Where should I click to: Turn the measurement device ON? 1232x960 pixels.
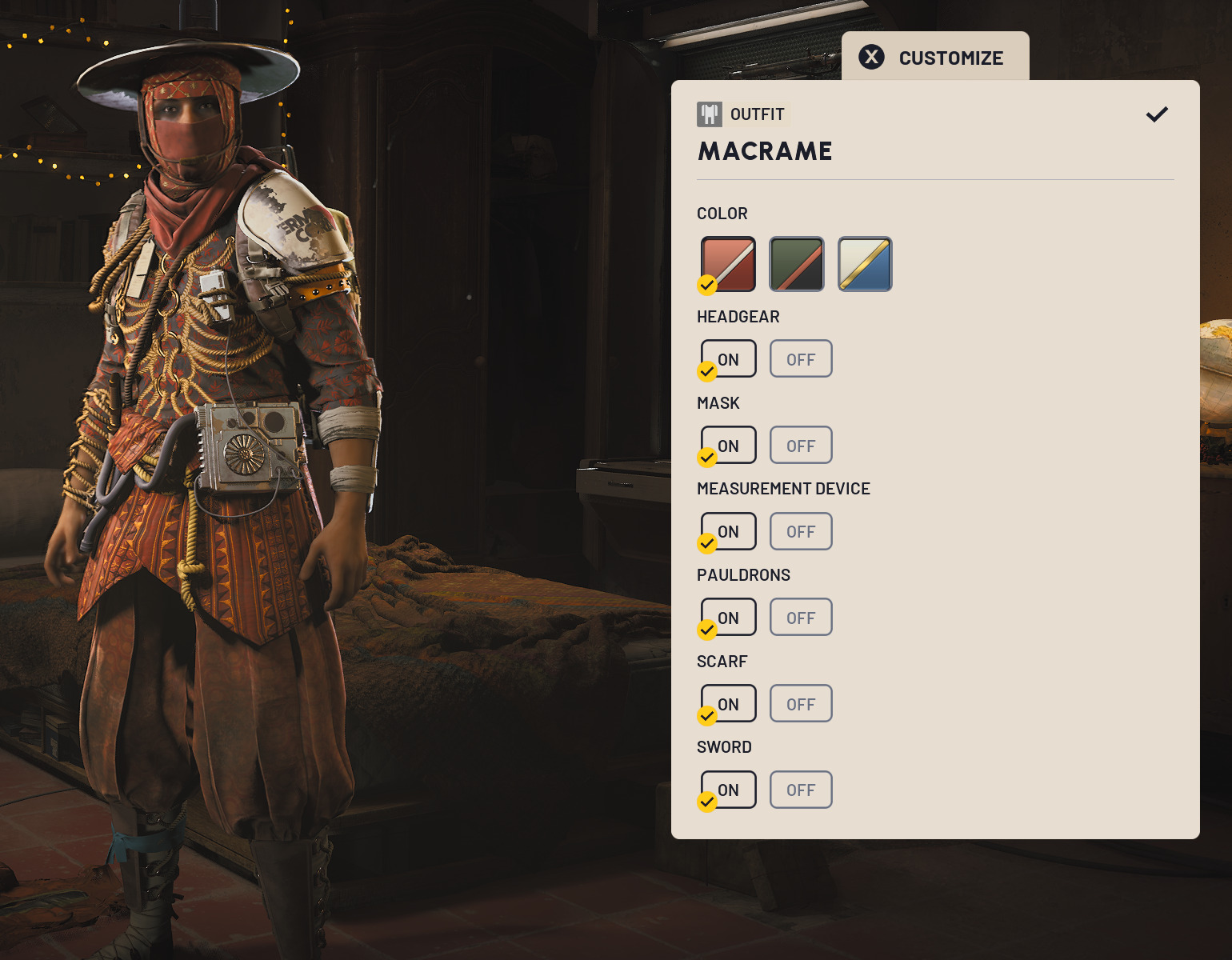click(x=729, y=532)
